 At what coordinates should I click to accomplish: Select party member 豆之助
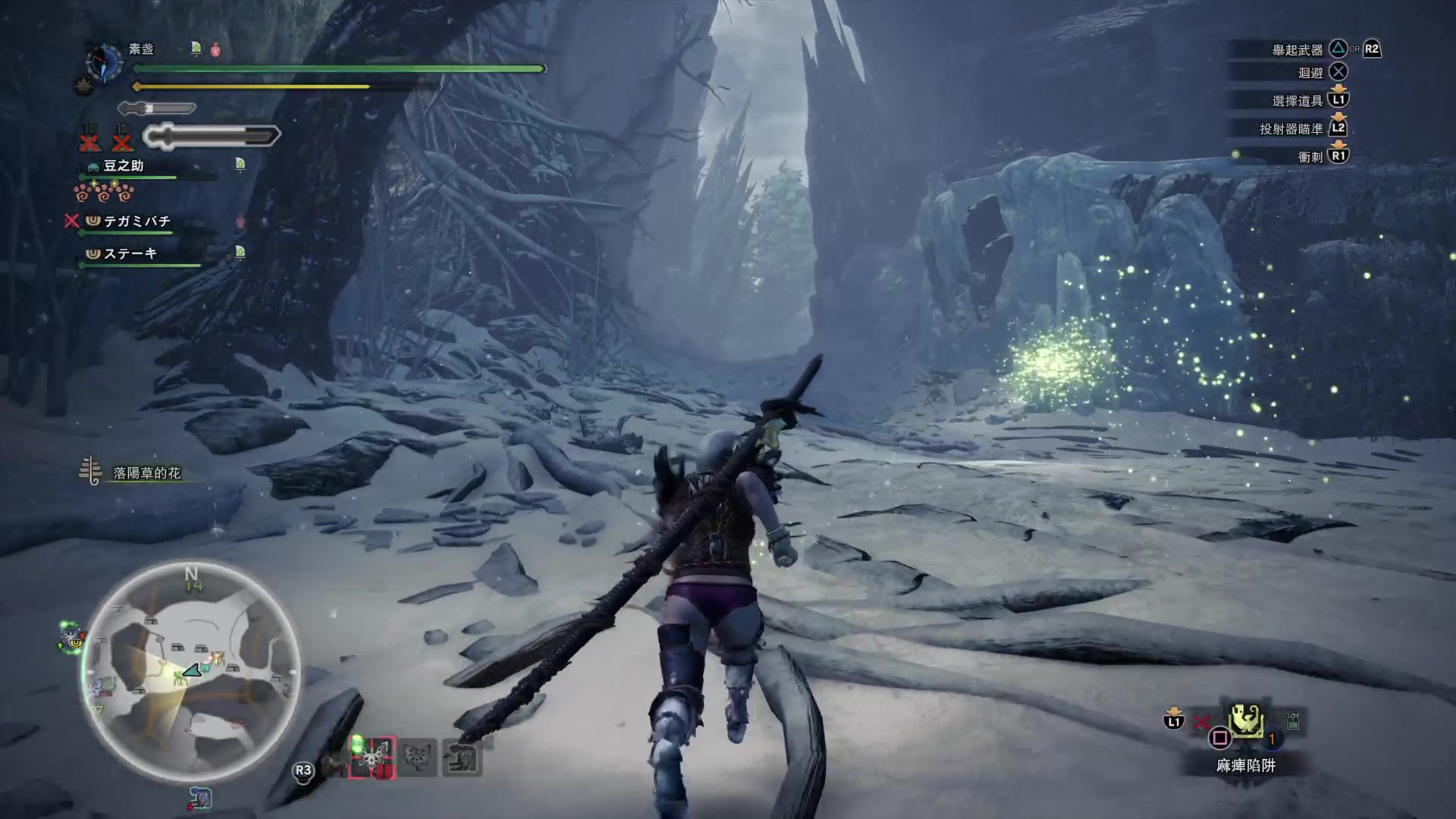click(x=124, y=166)
